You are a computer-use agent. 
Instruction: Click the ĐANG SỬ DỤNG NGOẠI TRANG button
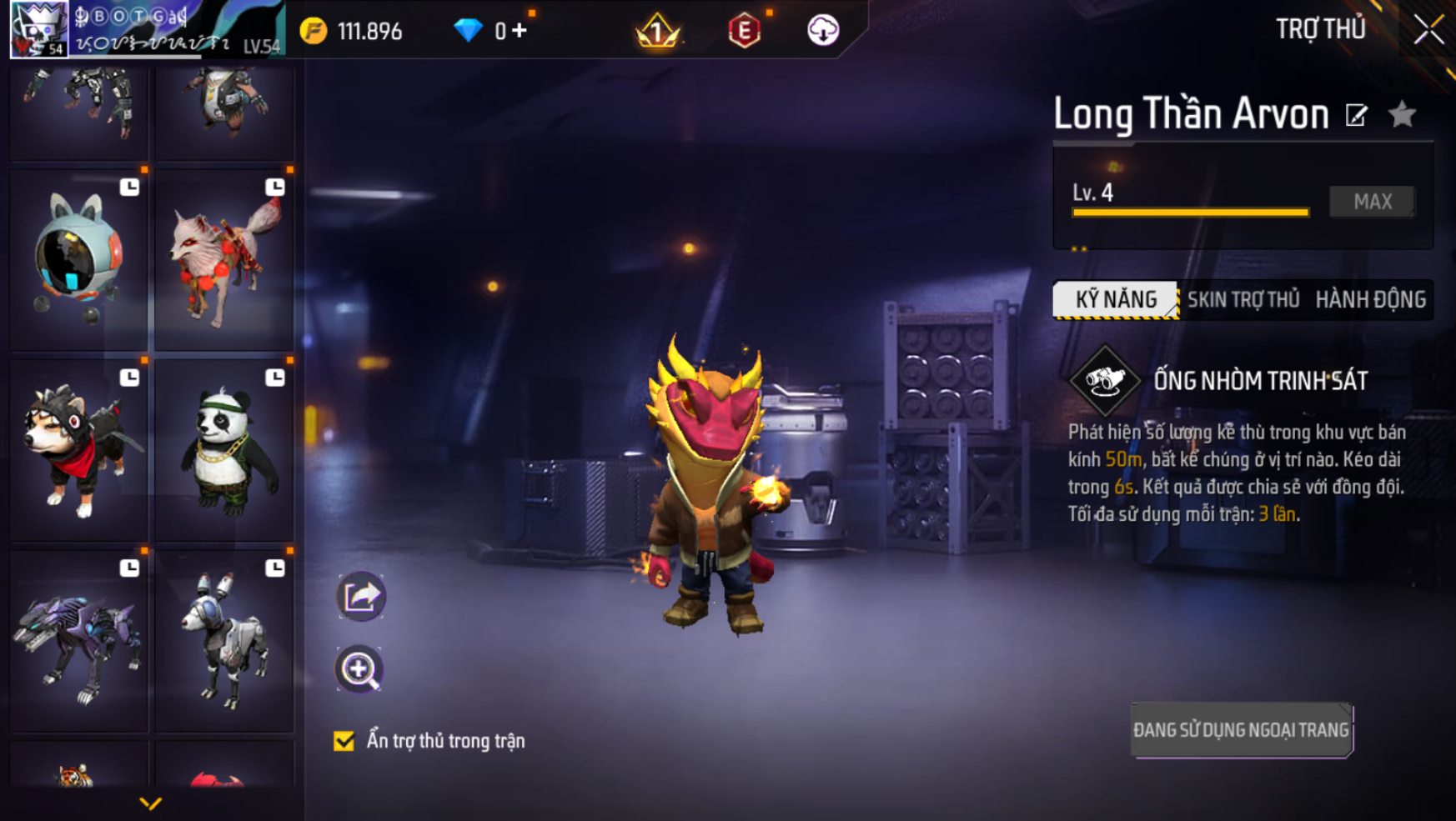(x=1241, y=730)
